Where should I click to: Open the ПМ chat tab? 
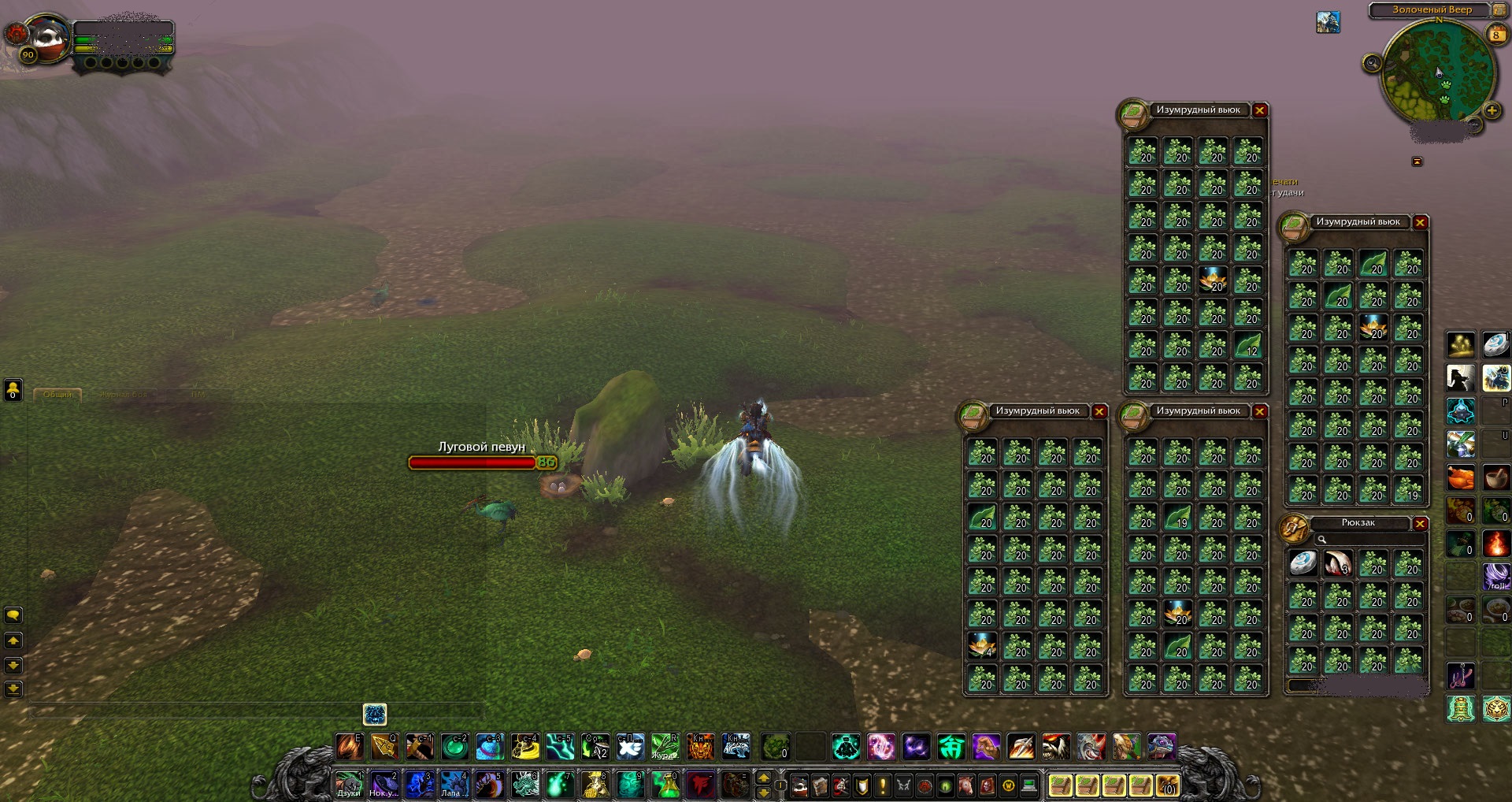point(199,394)
